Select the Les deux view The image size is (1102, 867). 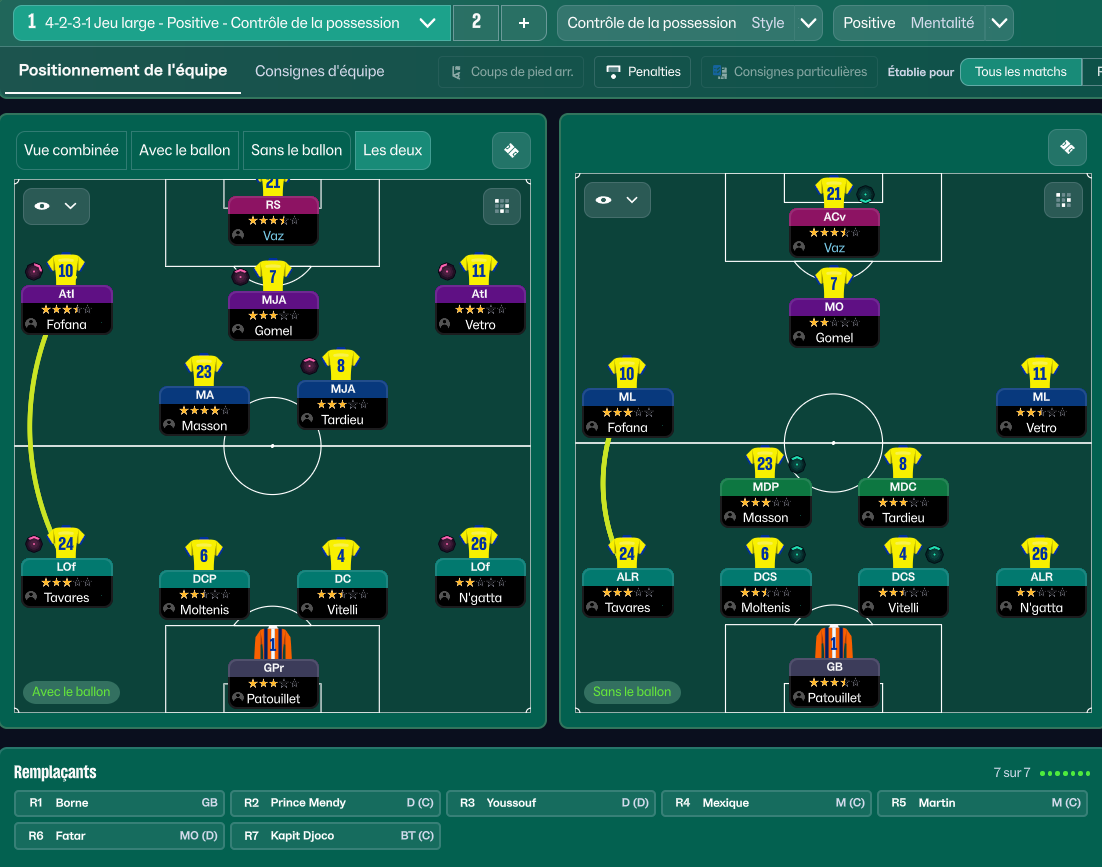point(392,150)
